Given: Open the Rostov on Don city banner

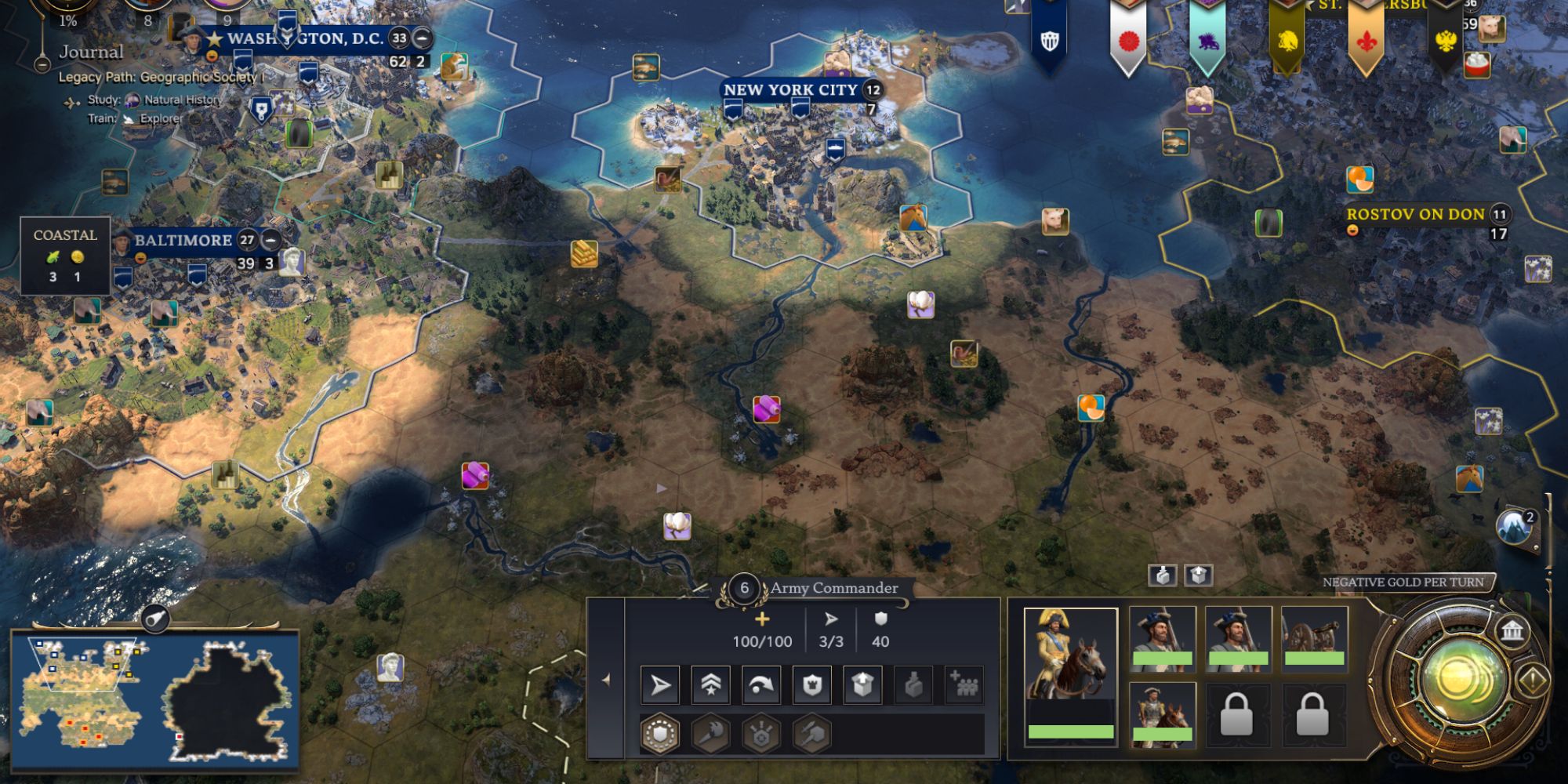Looking at the screenshot, I should coord(1415,215).
